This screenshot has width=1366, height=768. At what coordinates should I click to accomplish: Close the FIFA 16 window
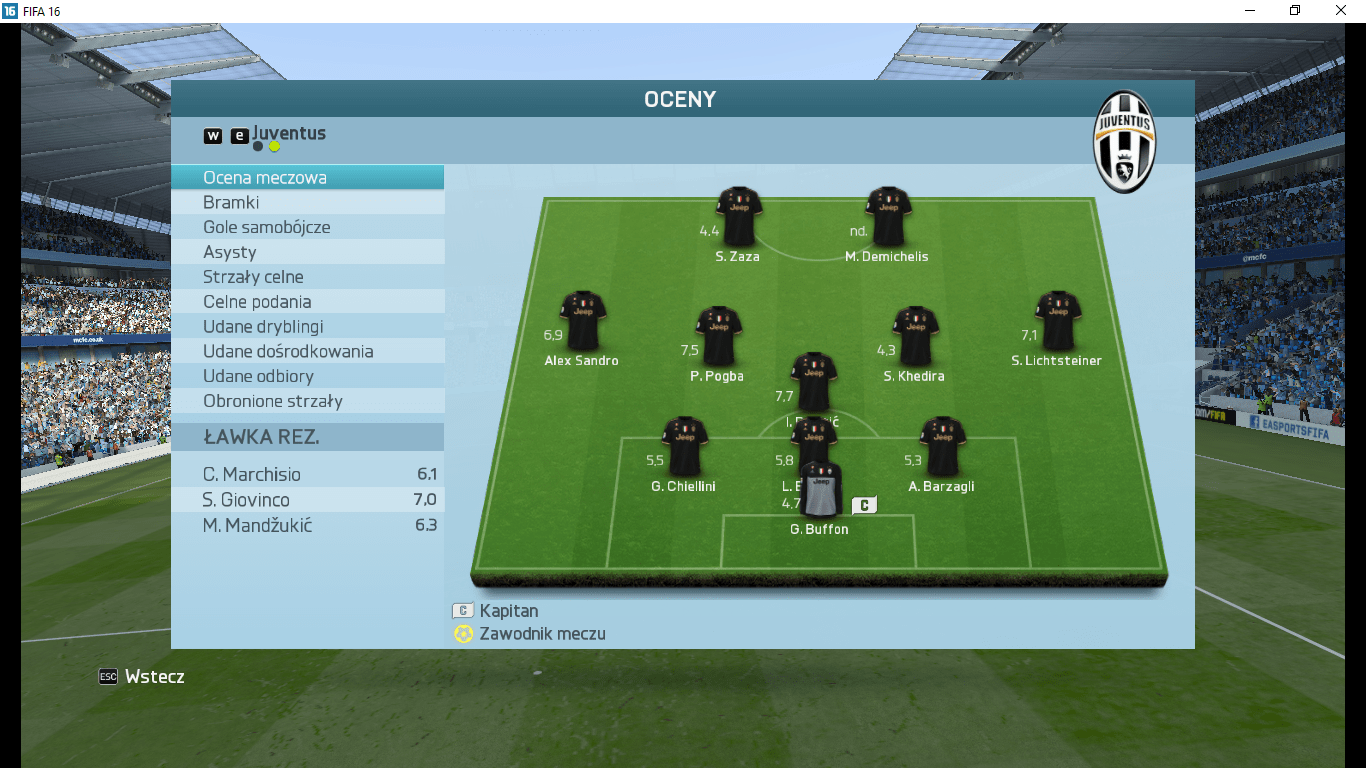point(1341,10)
